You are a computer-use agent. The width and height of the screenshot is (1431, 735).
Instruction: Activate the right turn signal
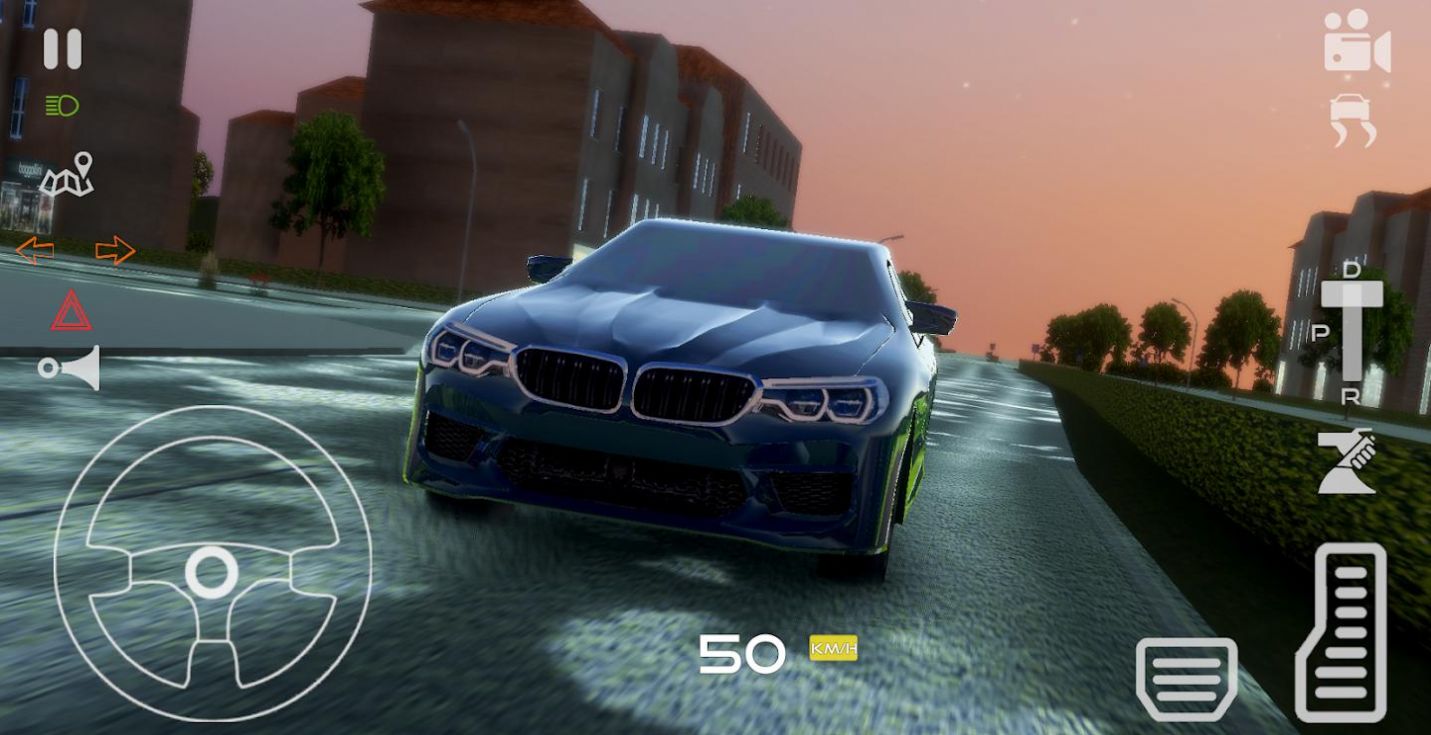[113, 248]
